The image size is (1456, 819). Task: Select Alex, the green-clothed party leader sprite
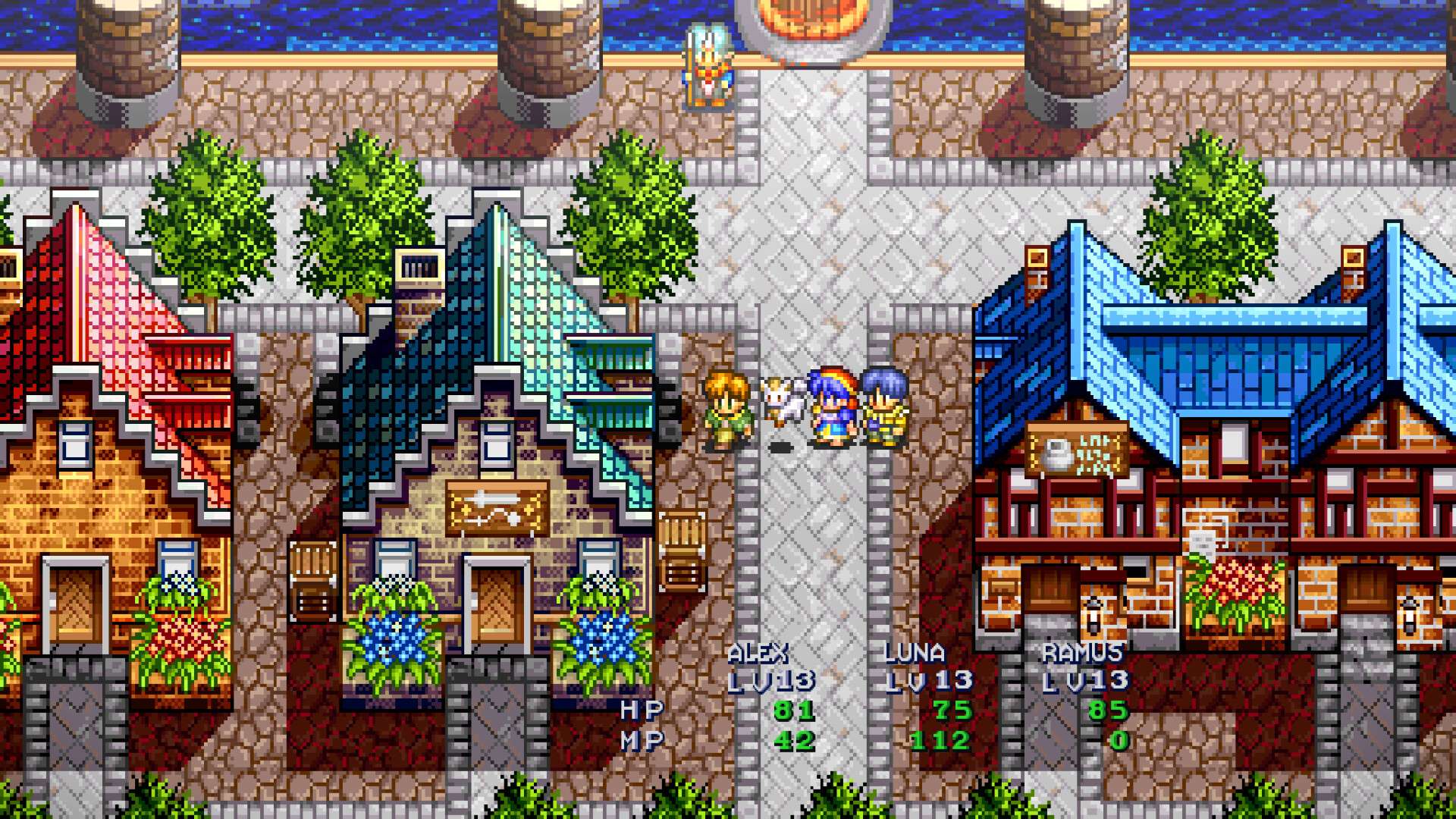[726, 409]
